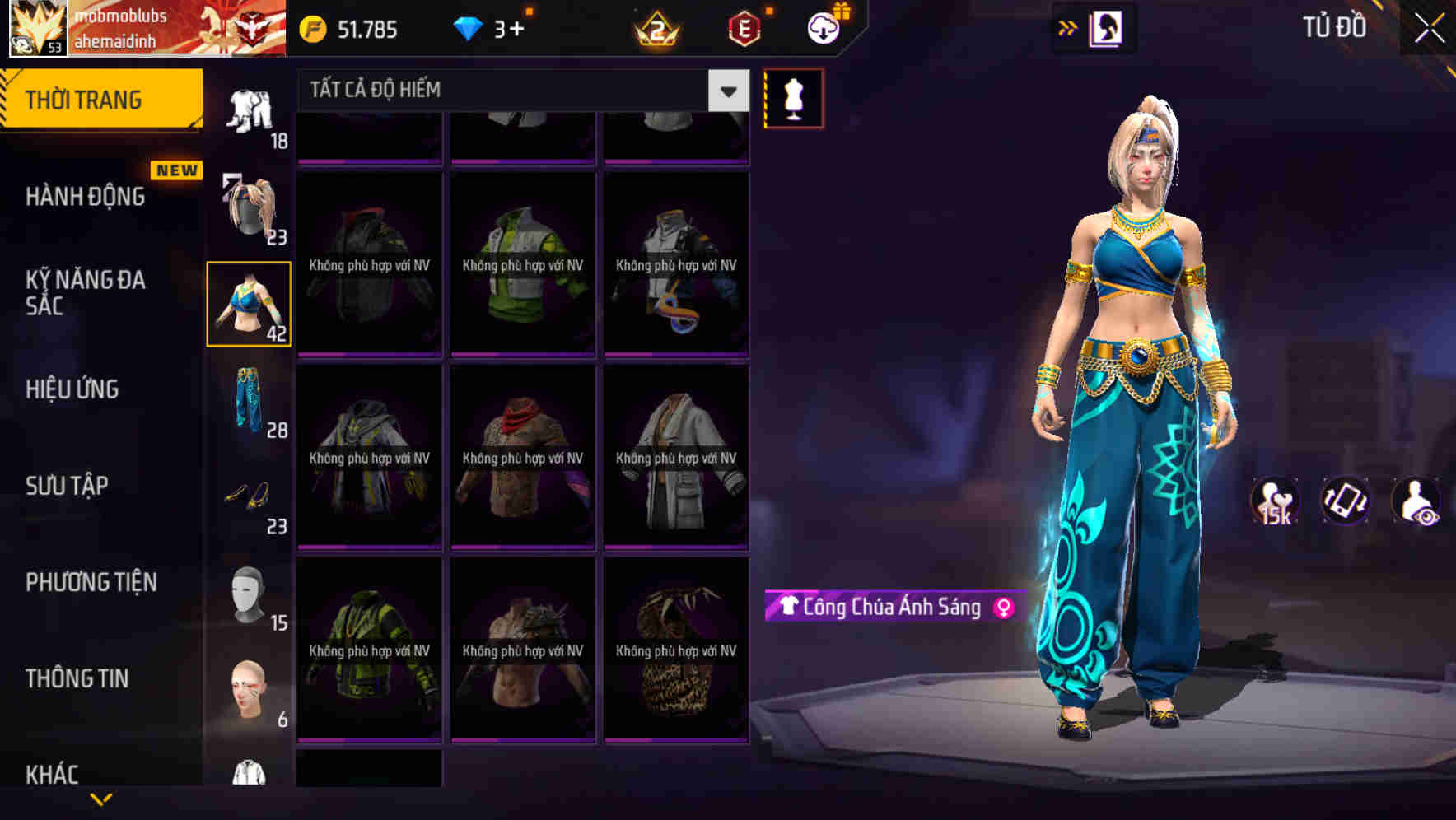
Task: Open the chess knight card icon near TỦ ĐỒ
Action: coord(1108,27)
